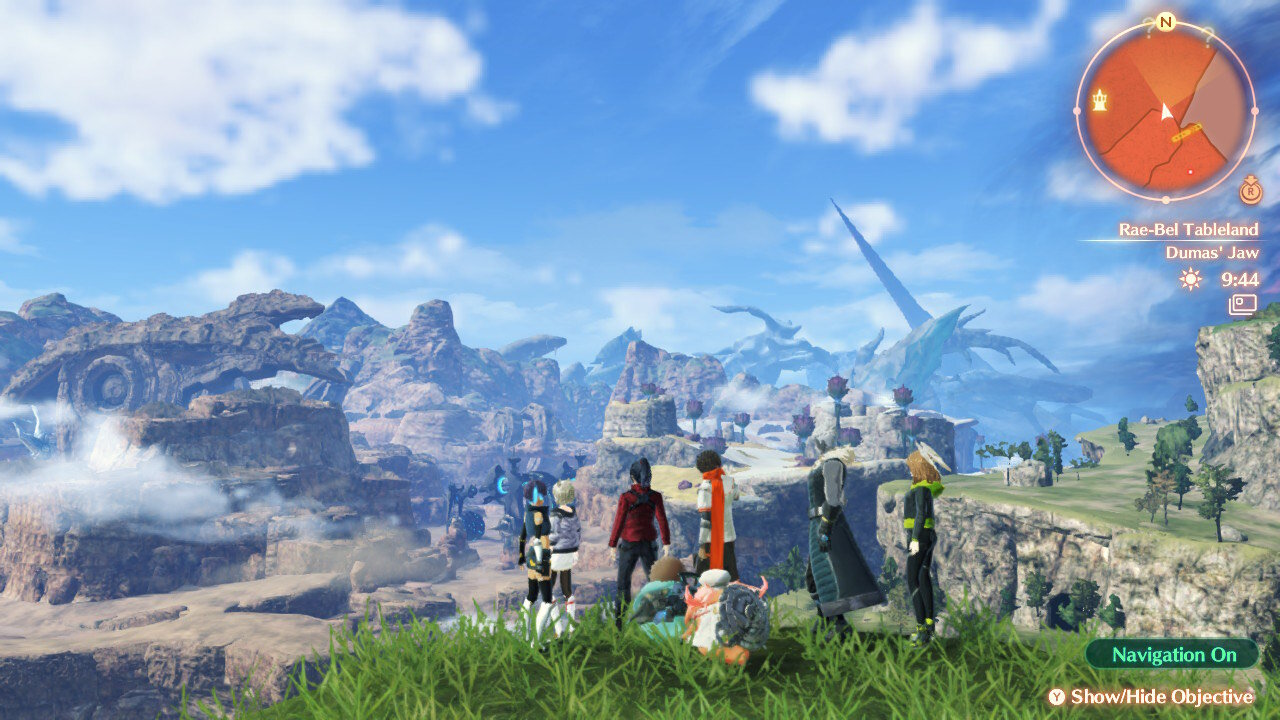Click the N compass marker on the minimap
The height and width of the screenshot is (720, 1280).
(1165, 21)
